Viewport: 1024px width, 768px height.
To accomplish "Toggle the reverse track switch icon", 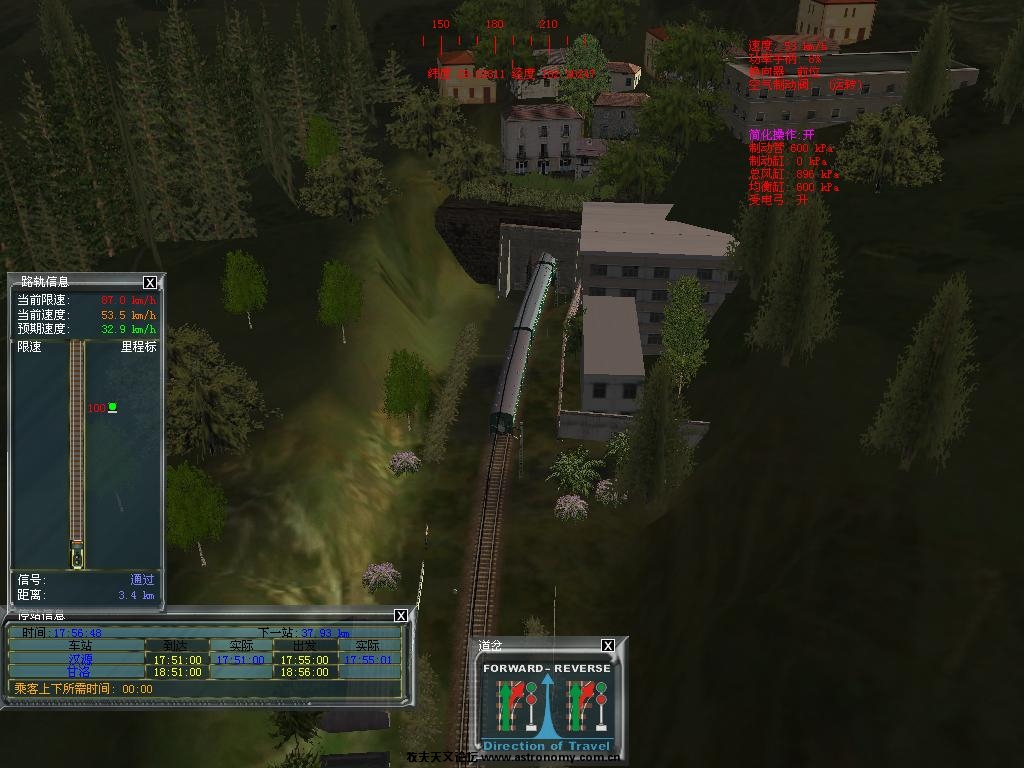I will click(x=581, y=705).
